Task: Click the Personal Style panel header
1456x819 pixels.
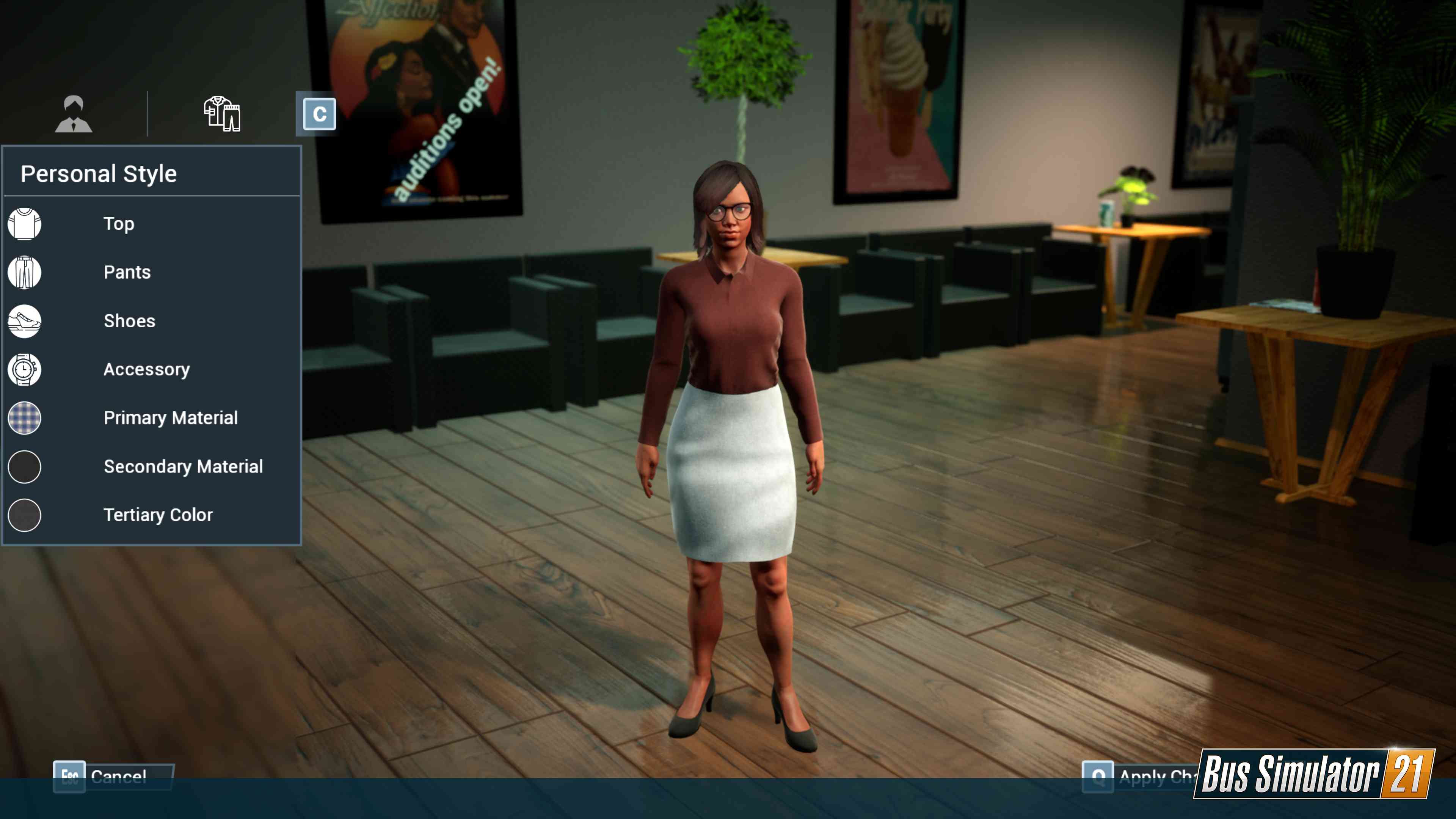Action: pyautogui.click(x=98, y=173)
